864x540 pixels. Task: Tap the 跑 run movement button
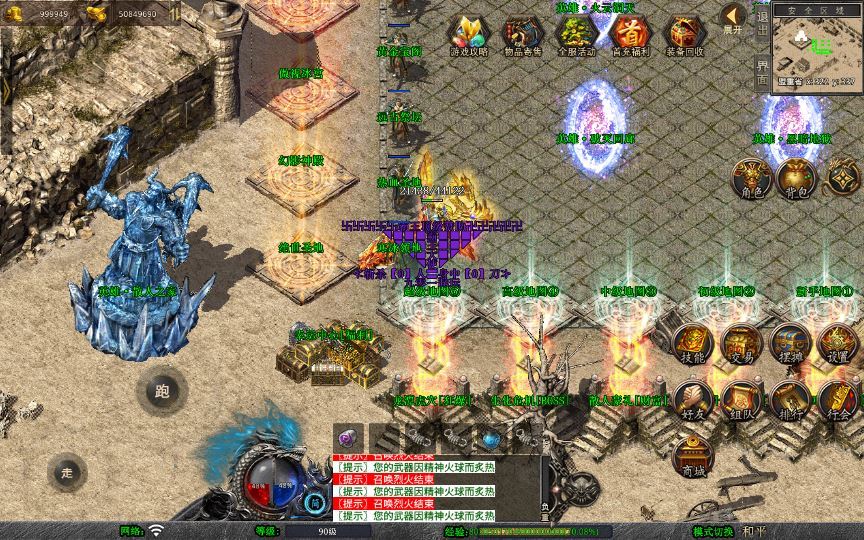(162, 391)
